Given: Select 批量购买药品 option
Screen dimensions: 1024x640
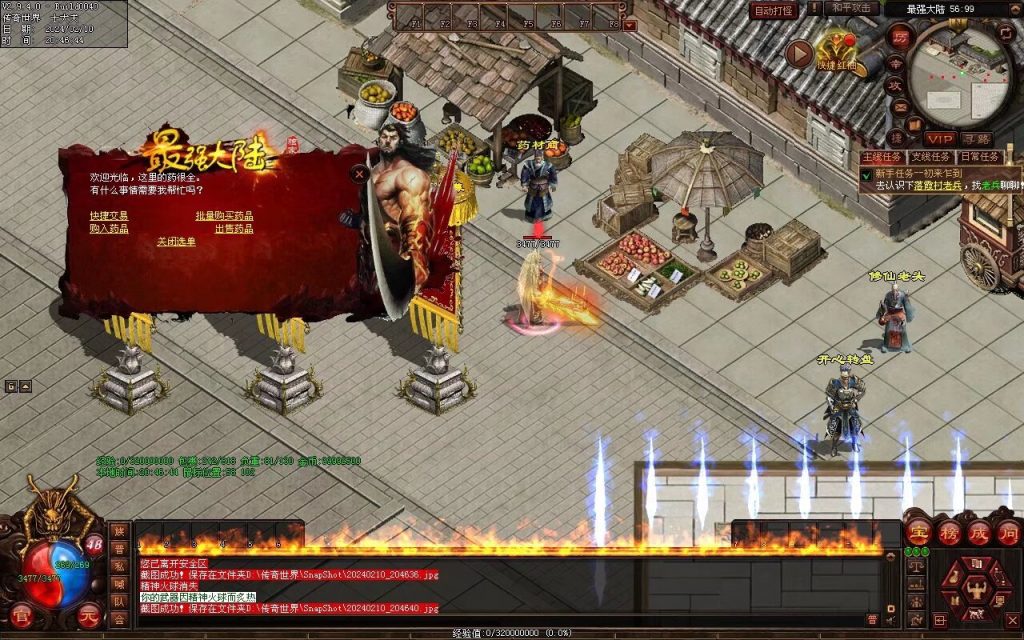Looking at the screenshot, I should coord(224,215).
